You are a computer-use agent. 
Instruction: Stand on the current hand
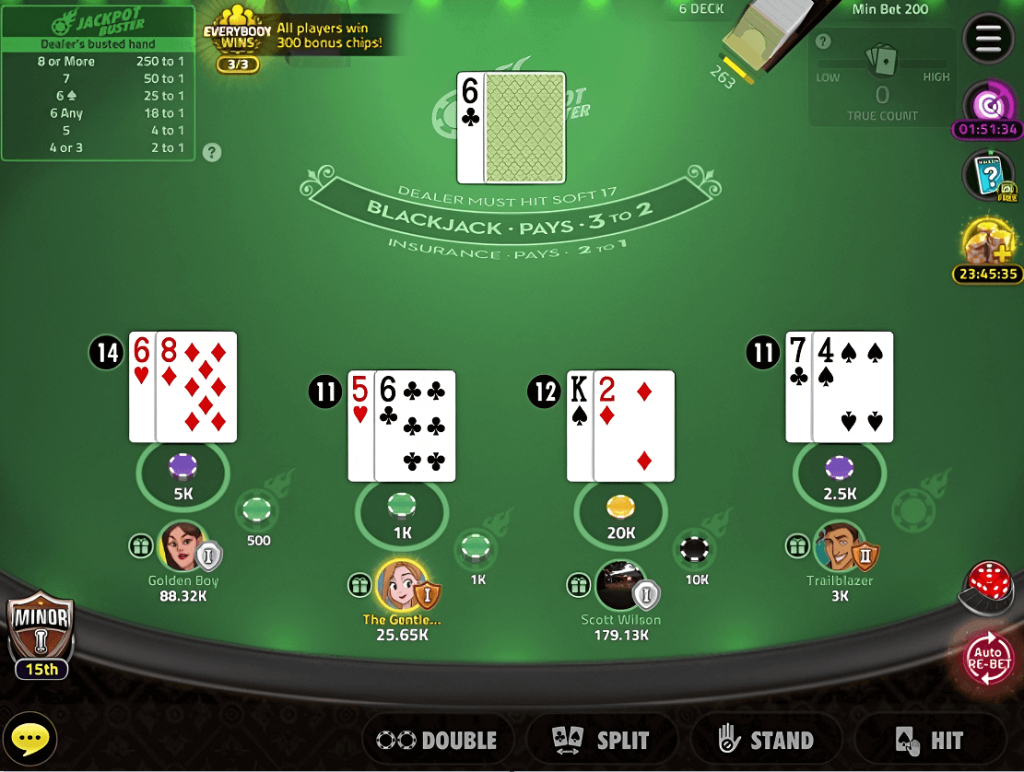point(765,740)
